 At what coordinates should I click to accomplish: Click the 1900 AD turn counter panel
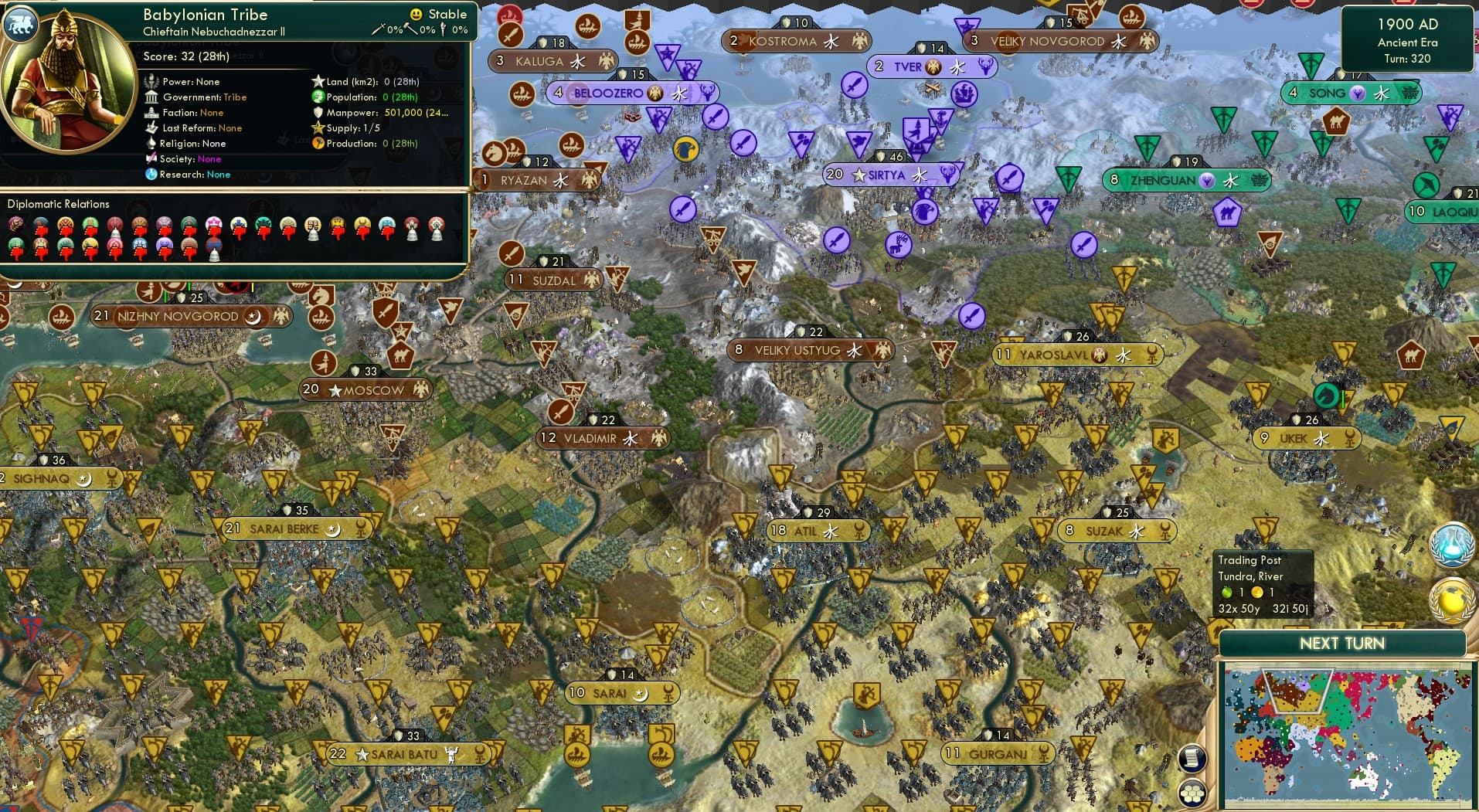pos(1408,39)
